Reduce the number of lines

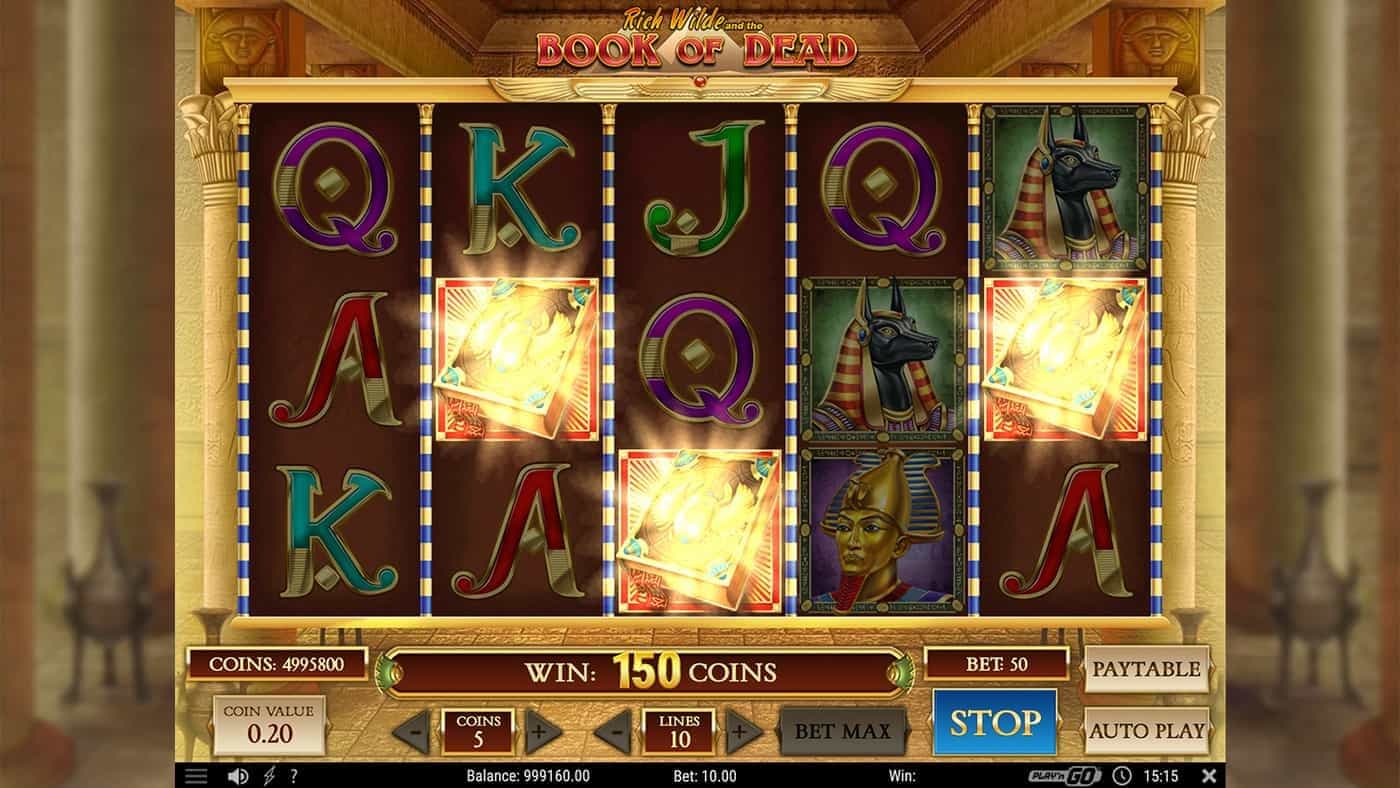[612, 732]
